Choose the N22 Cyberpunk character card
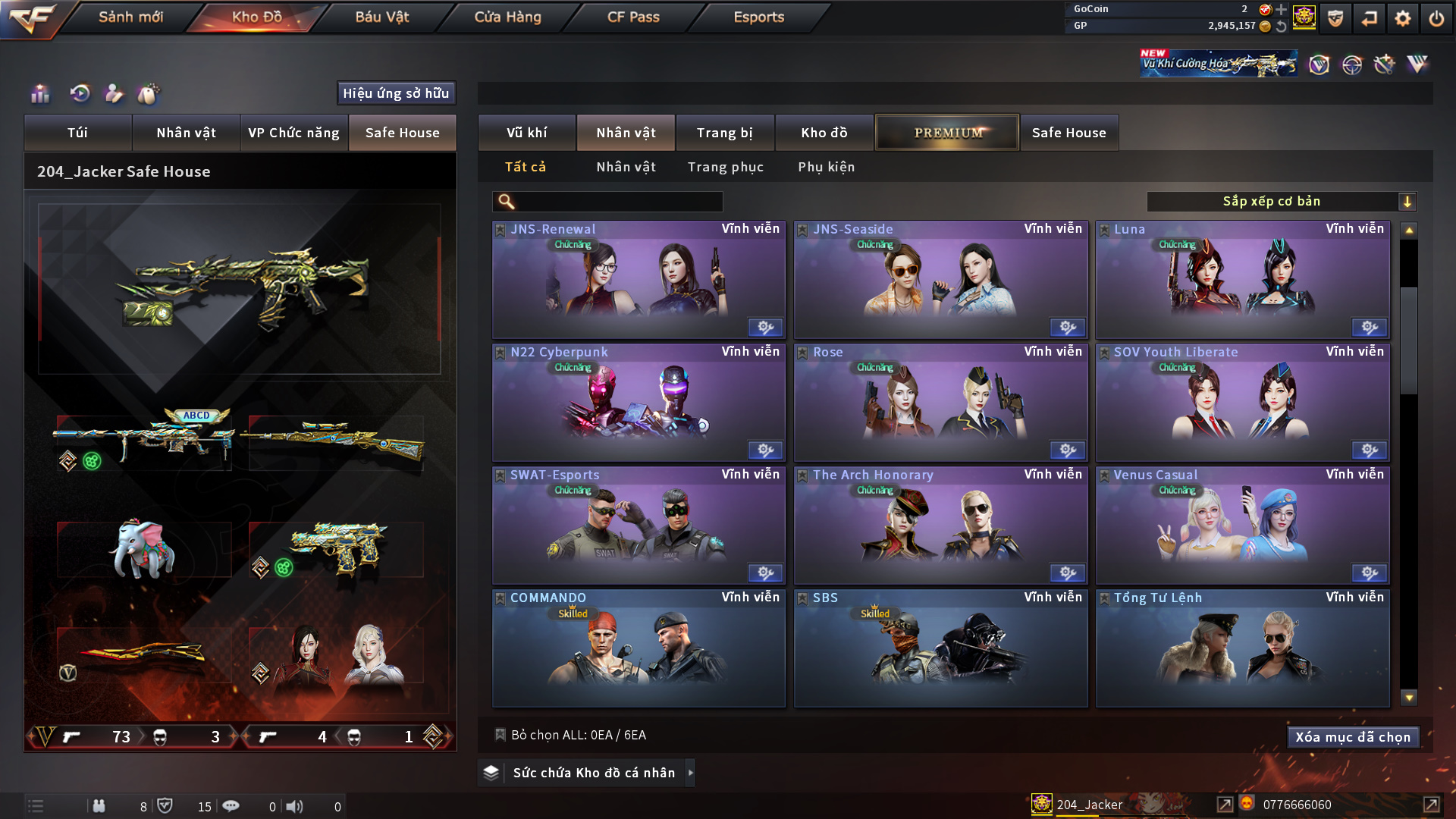The image size is (1456, 819). (639, 403)
